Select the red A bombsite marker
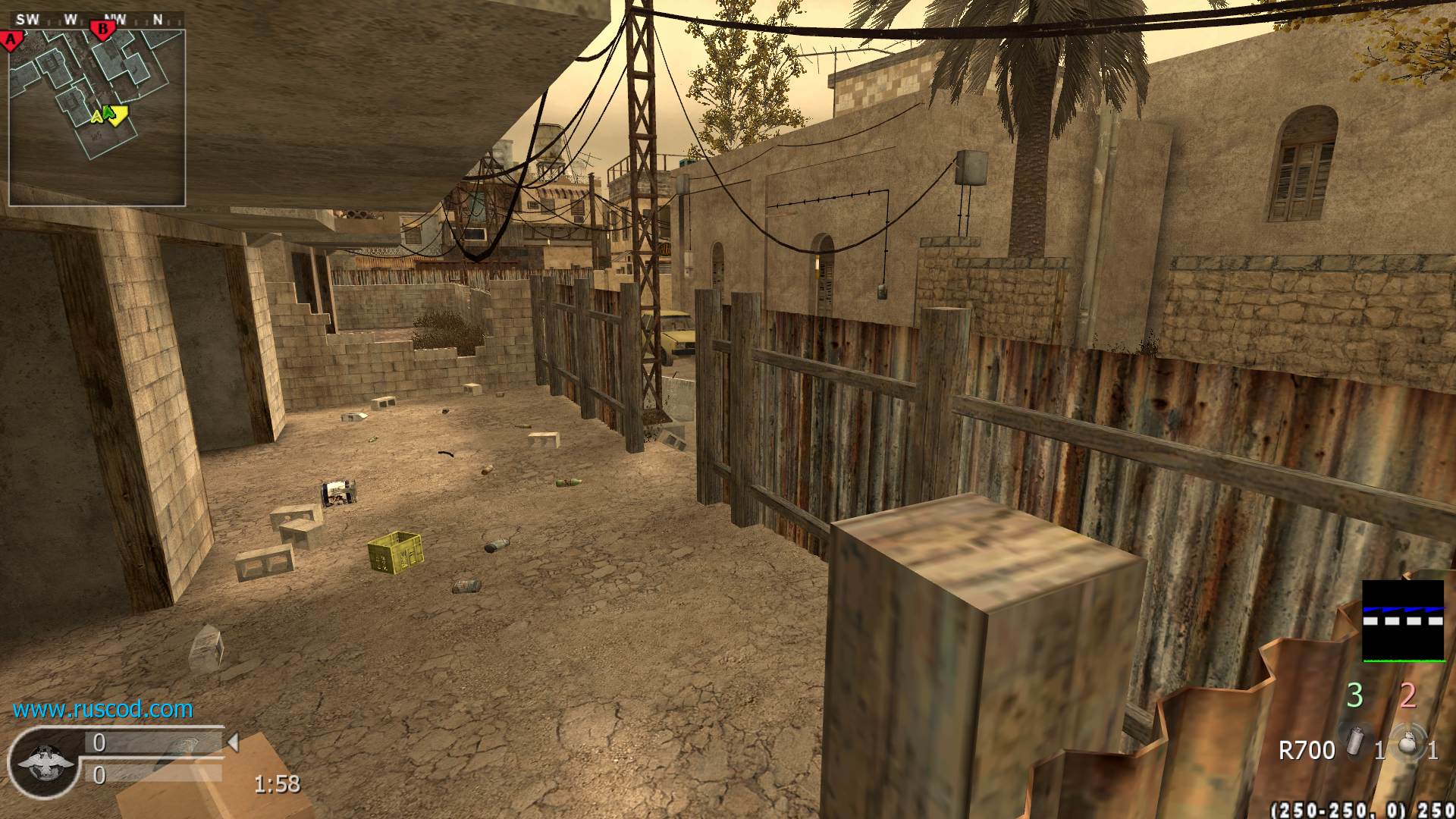This screenshot has width=1456, height=819. tap(11, 39)
